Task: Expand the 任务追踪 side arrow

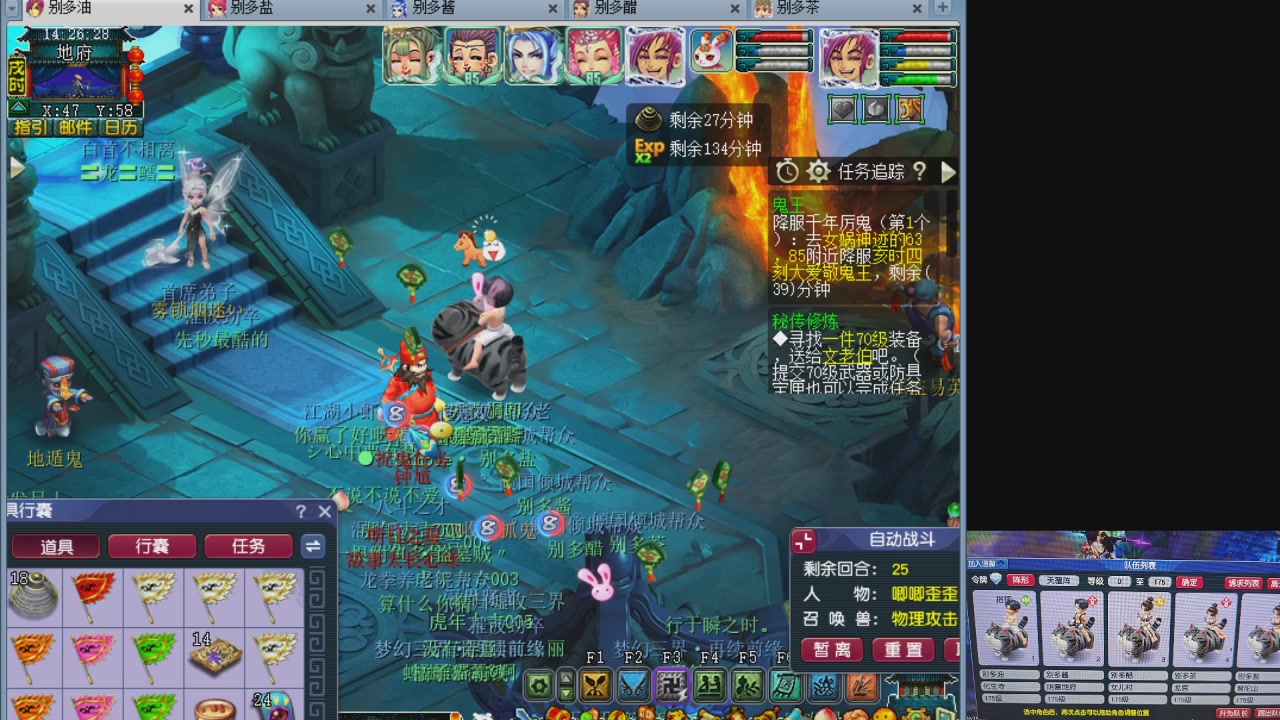Action: [x=946, y=172]
